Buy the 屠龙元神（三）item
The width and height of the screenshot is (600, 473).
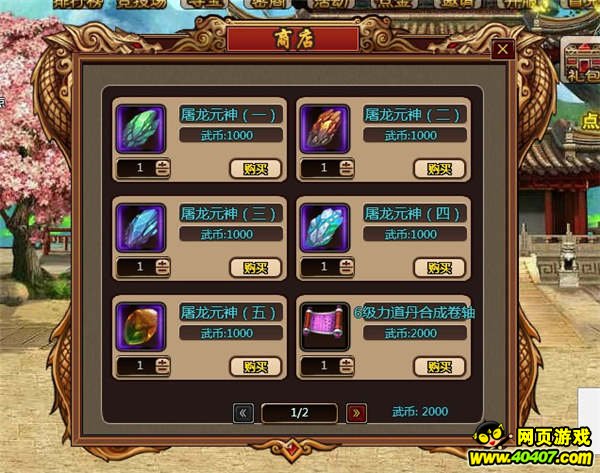[x=256, y=267]
